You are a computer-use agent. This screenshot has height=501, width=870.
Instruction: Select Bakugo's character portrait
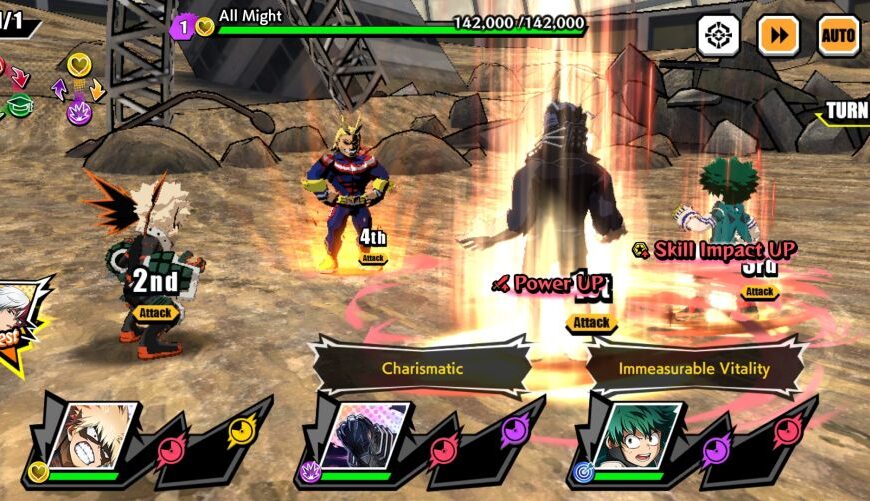pos(92,437)
